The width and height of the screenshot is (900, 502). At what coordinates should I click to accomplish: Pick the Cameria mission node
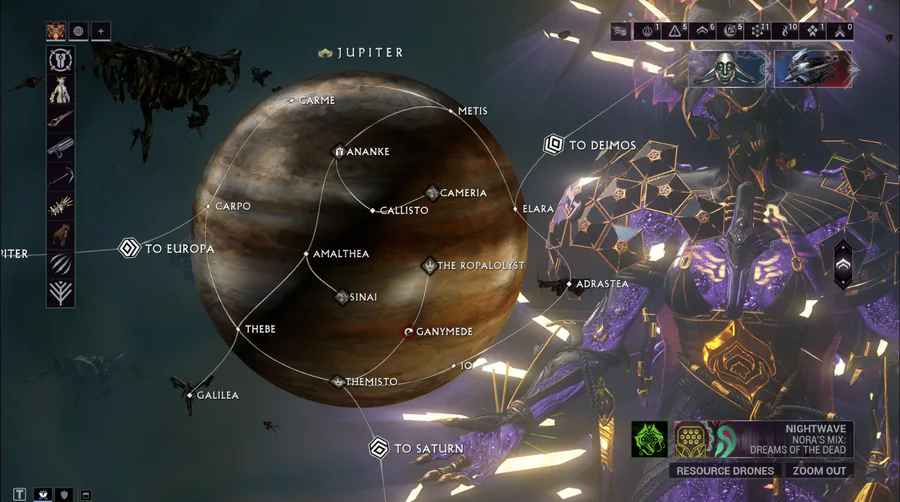pyautogui.click(x=432, y=193)
